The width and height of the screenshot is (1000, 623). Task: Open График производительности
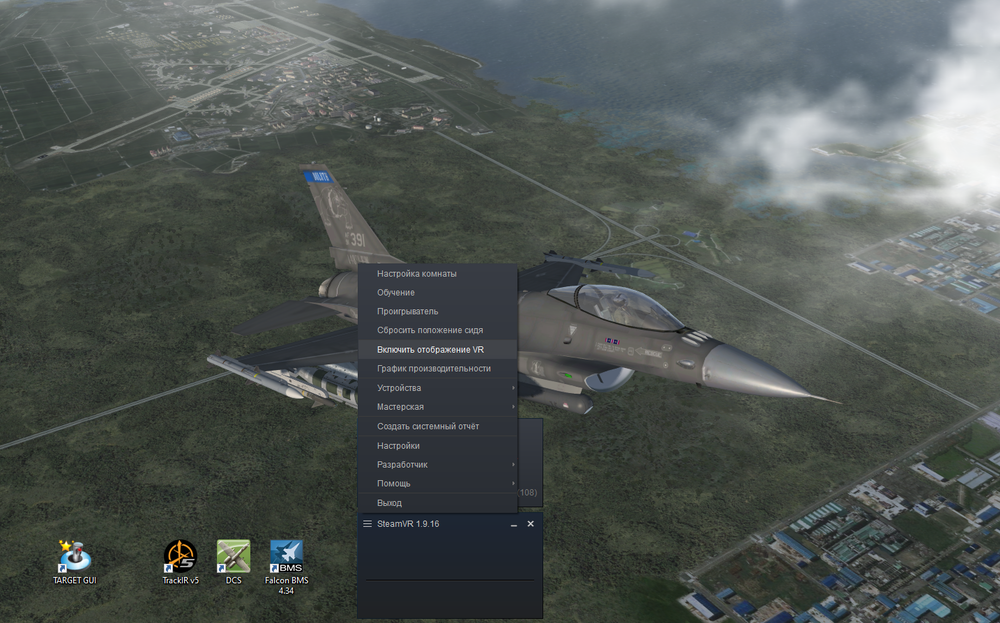(x=434, y=369)
